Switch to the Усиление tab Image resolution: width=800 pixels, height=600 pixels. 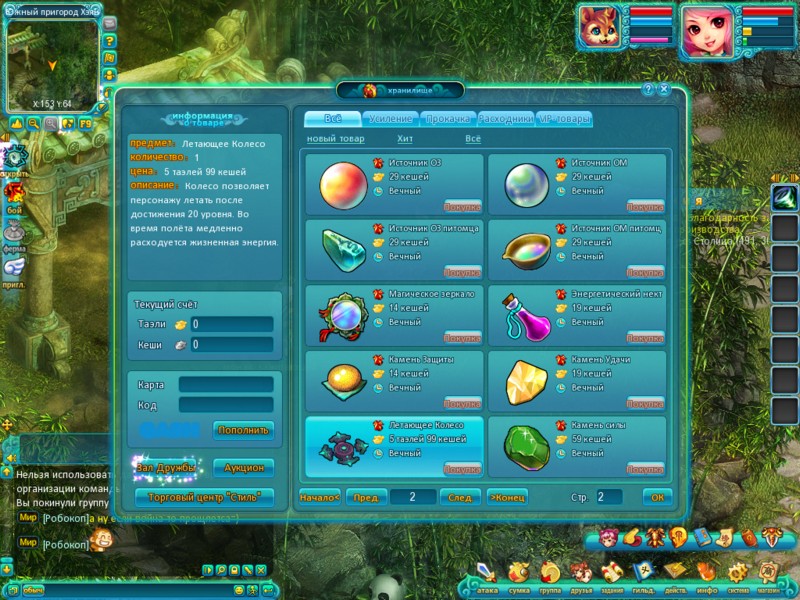[x=391, y=119]
